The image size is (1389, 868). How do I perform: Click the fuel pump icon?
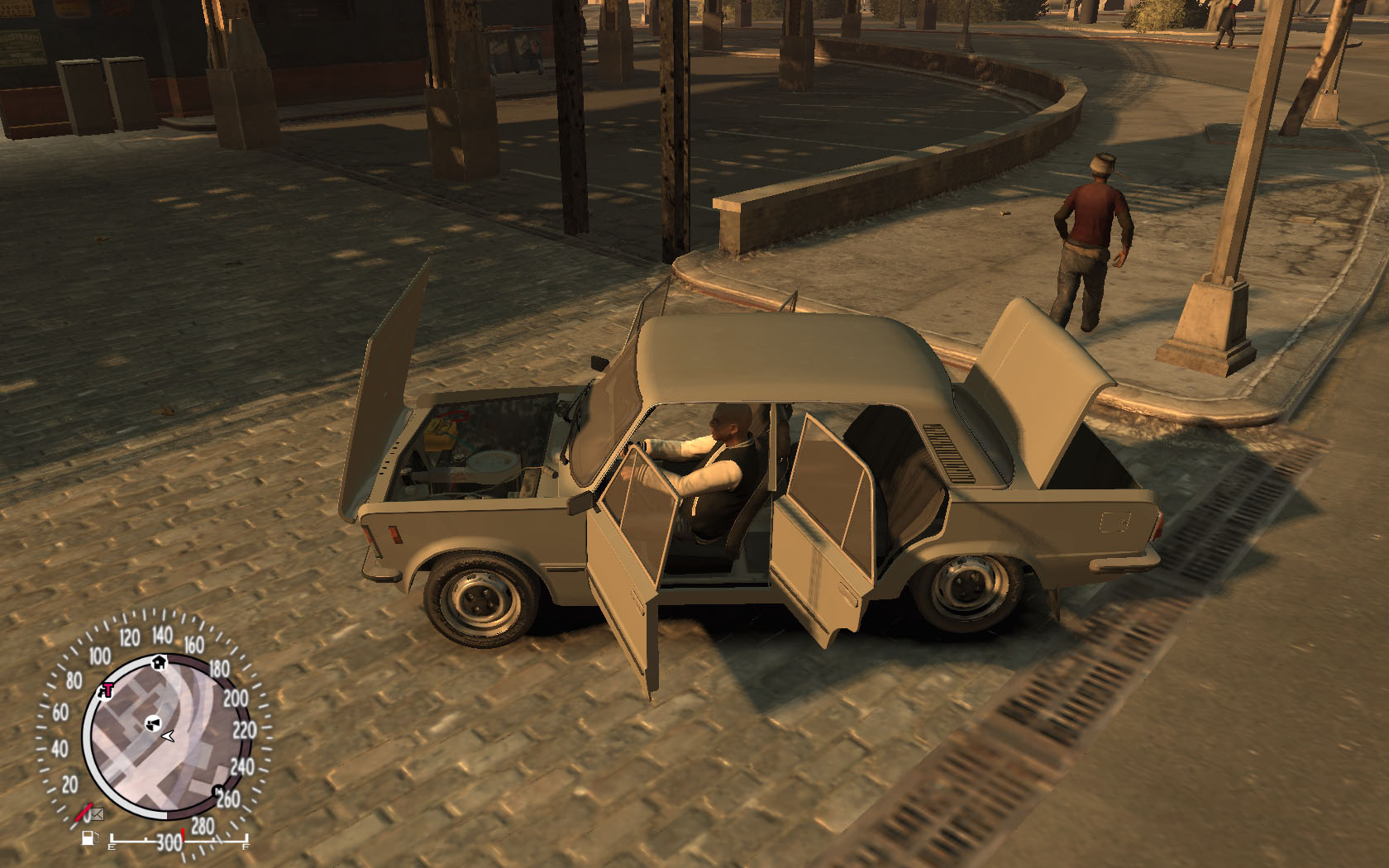(x=88, y=840)
